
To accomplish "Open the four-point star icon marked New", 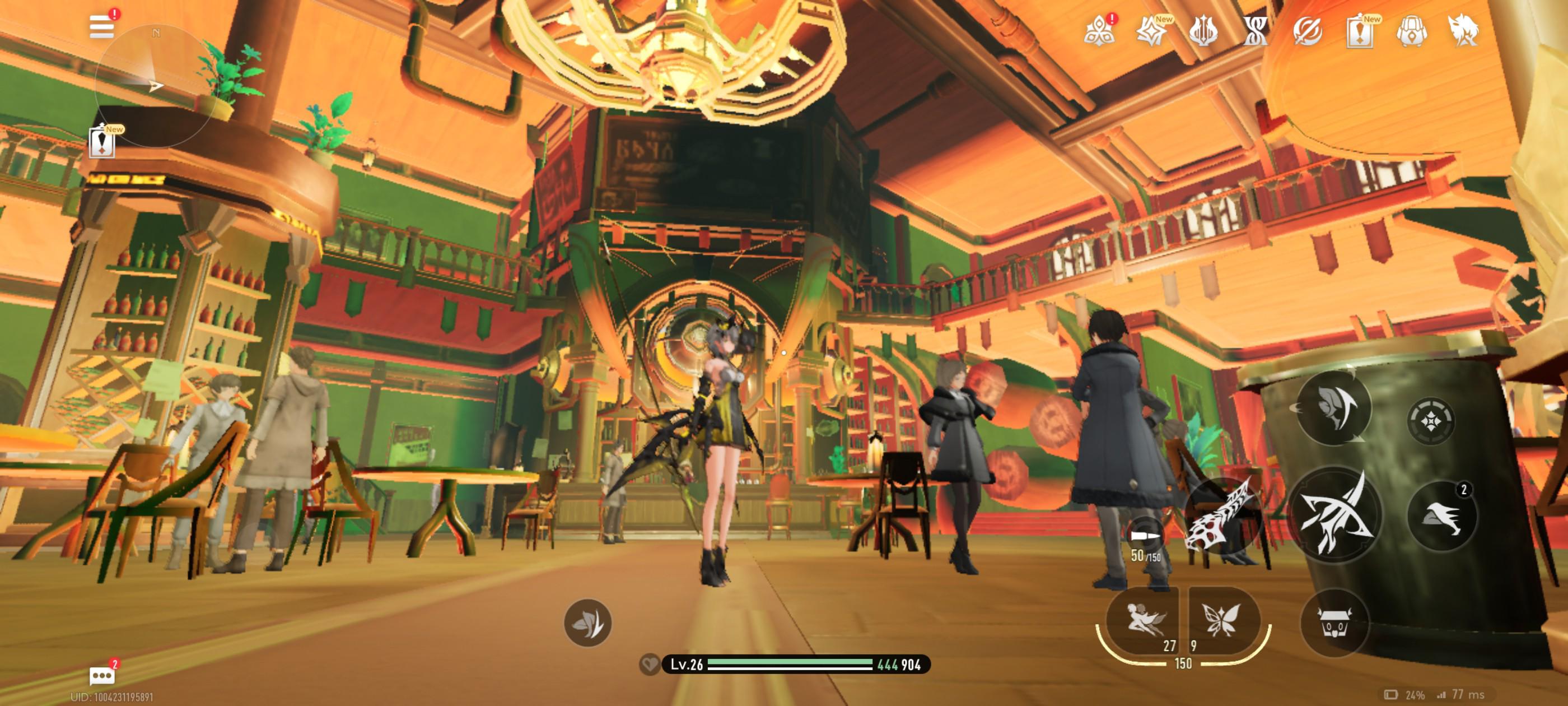I will (1151, 31).
